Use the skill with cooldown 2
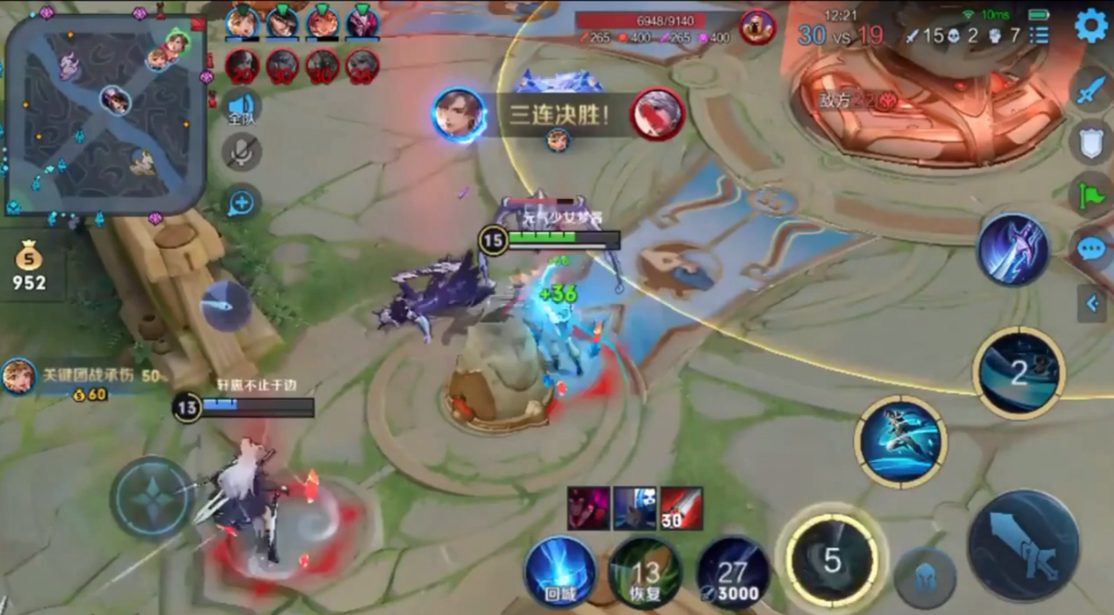Viewport: 1114px width, 615px height. pyautogui.click(x=1019, y=372)
